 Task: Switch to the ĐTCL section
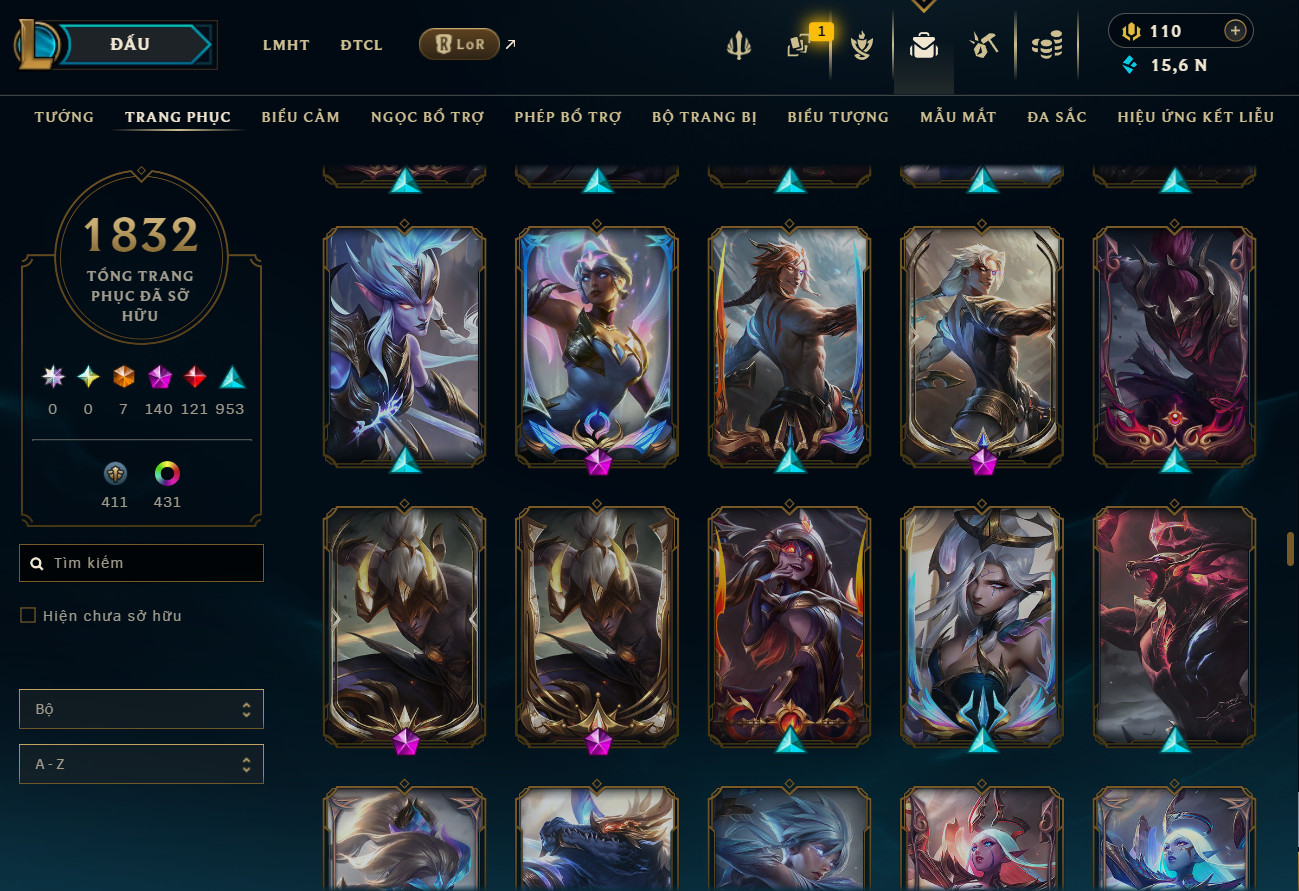361,45
